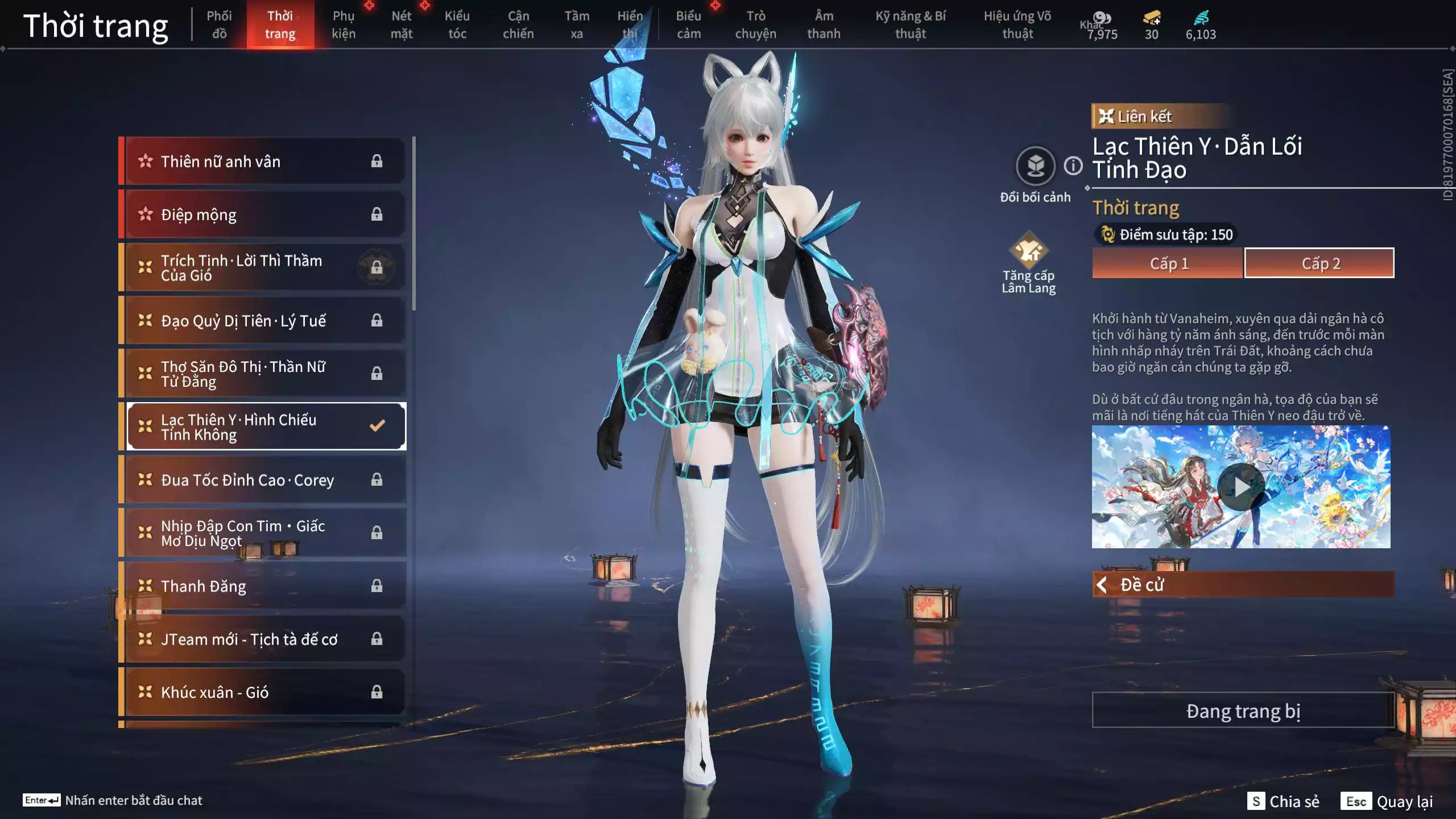This screenshot has height=819, width=1456.
Task: Open the "Đổi bối cảnh" background changer icon
Action: click(1036, 166)
